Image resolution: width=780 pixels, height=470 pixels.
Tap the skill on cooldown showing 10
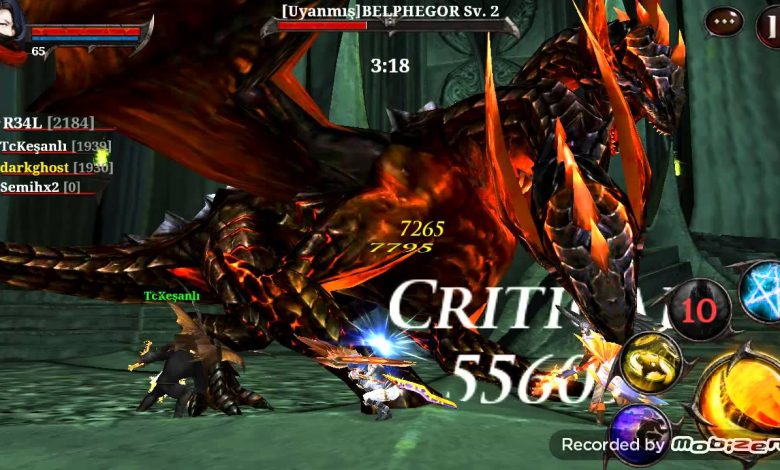point(699,310)
